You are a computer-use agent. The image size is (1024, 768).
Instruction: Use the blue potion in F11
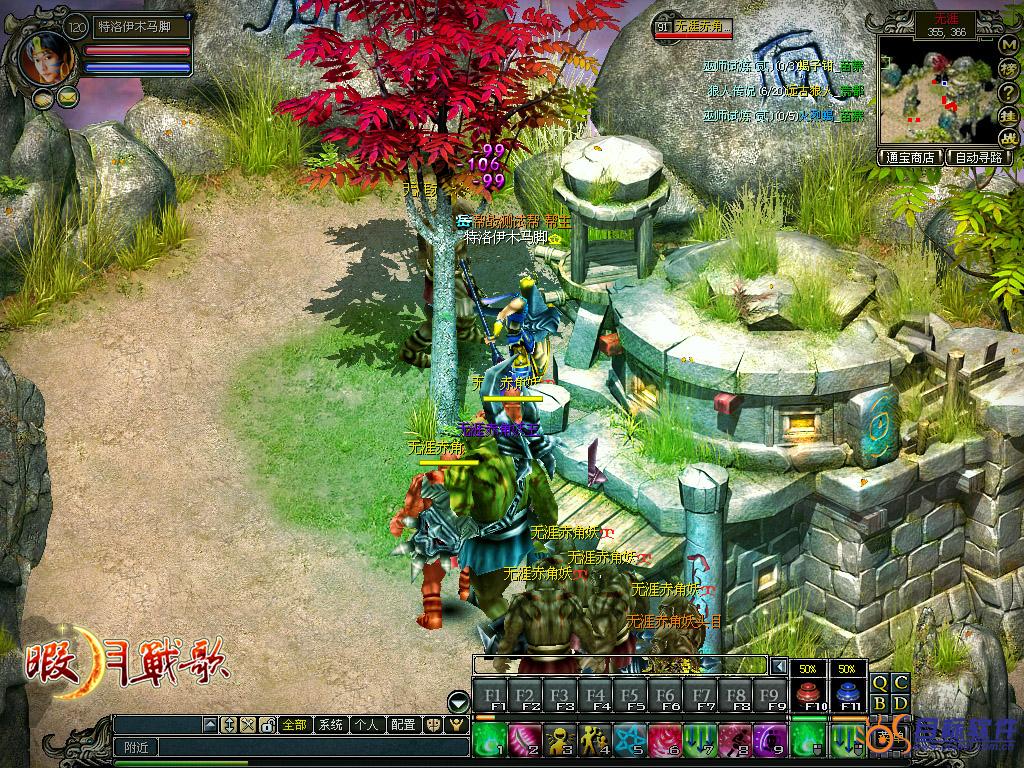pyautogui.click(x=847, y=693)
